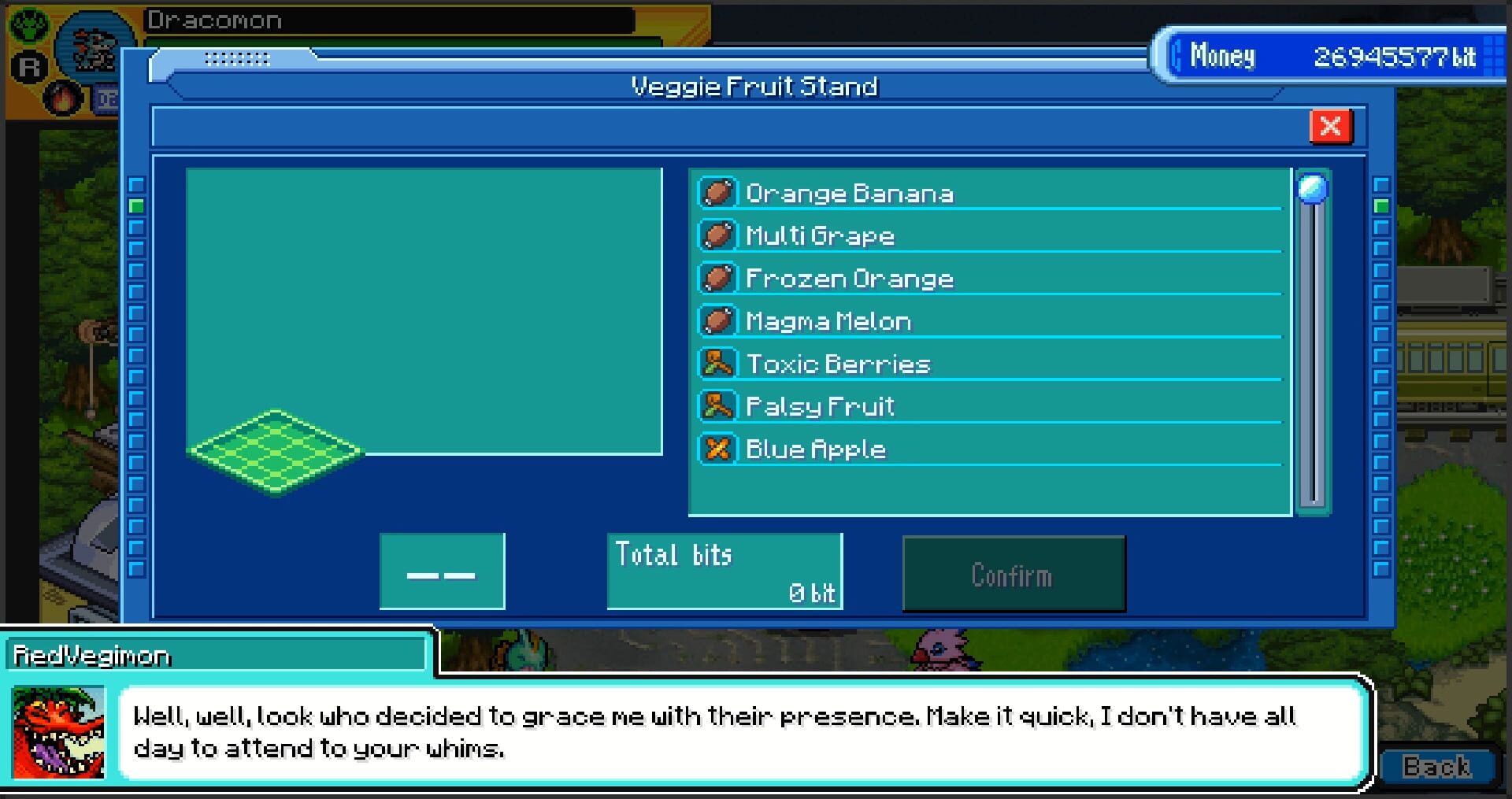The height and width of the screenshot is (799, 1512).
Task: Click the Magma Melon fruit icon
Action: click(718, 320)
